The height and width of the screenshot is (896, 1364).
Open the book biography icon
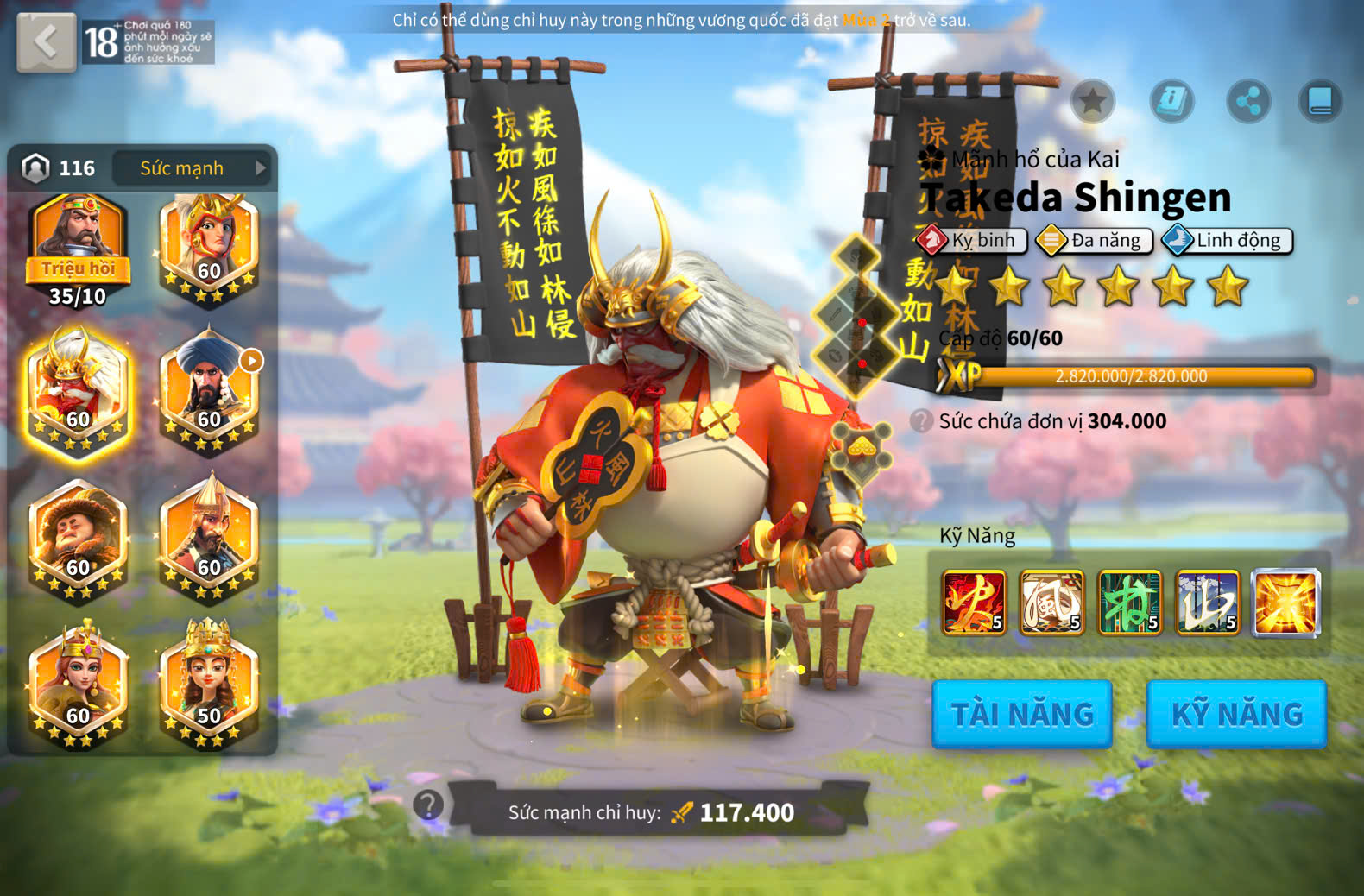point(1320,101)
